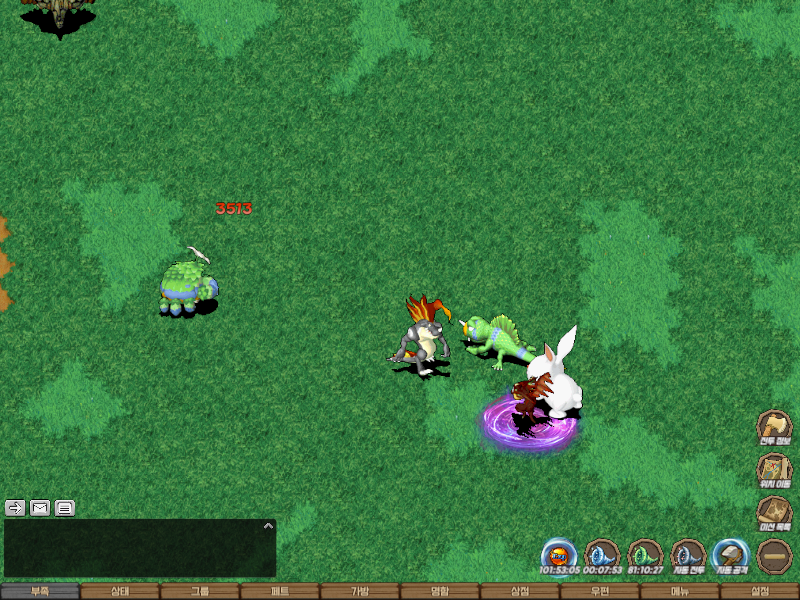The image size is (800, 600).
Task: Toggle 자동 공격 auto attack hammer icon
Action: click(x=731, y=555)
